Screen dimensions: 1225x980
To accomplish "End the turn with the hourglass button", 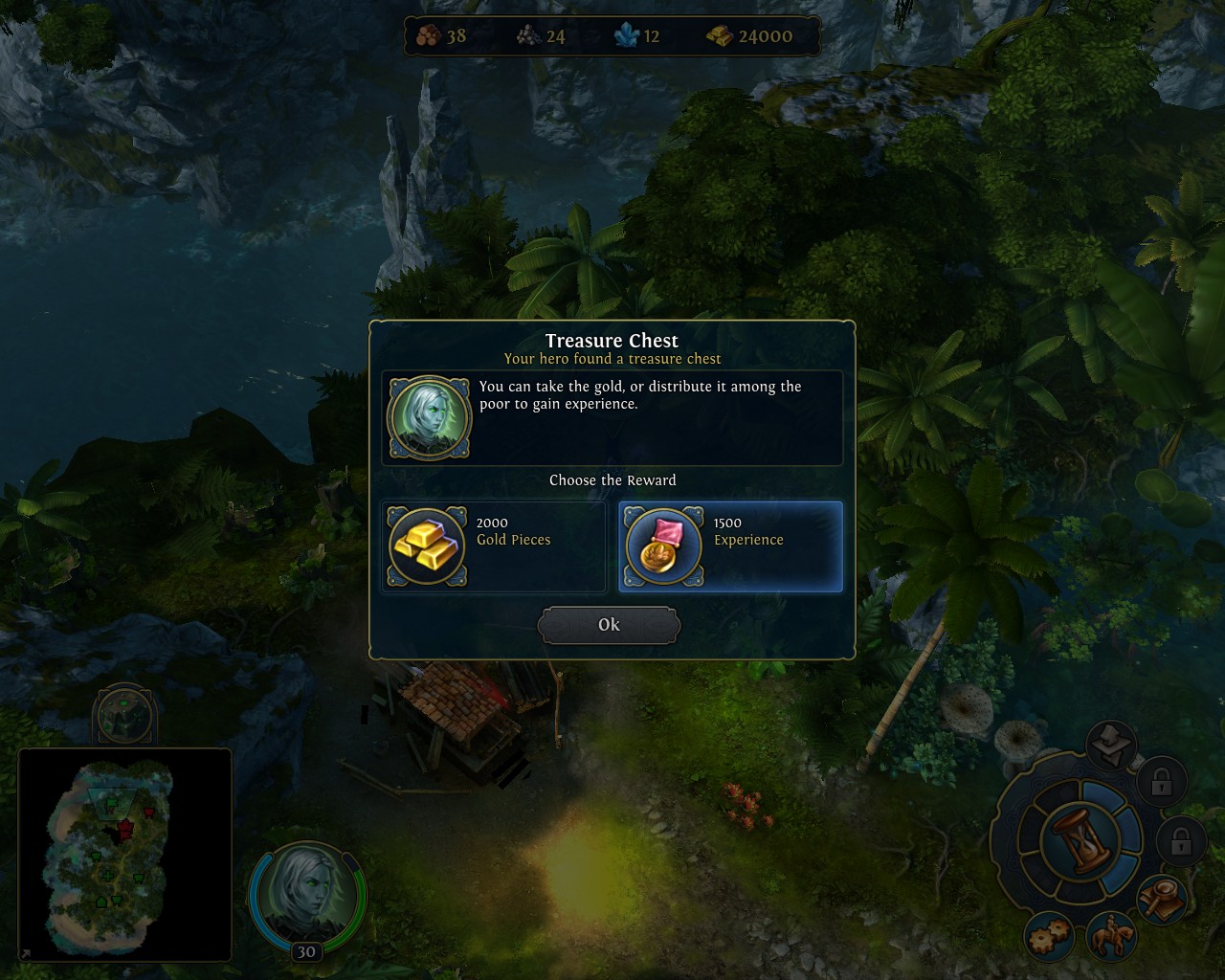I will pyautogui.click(x=1080, y=838).
